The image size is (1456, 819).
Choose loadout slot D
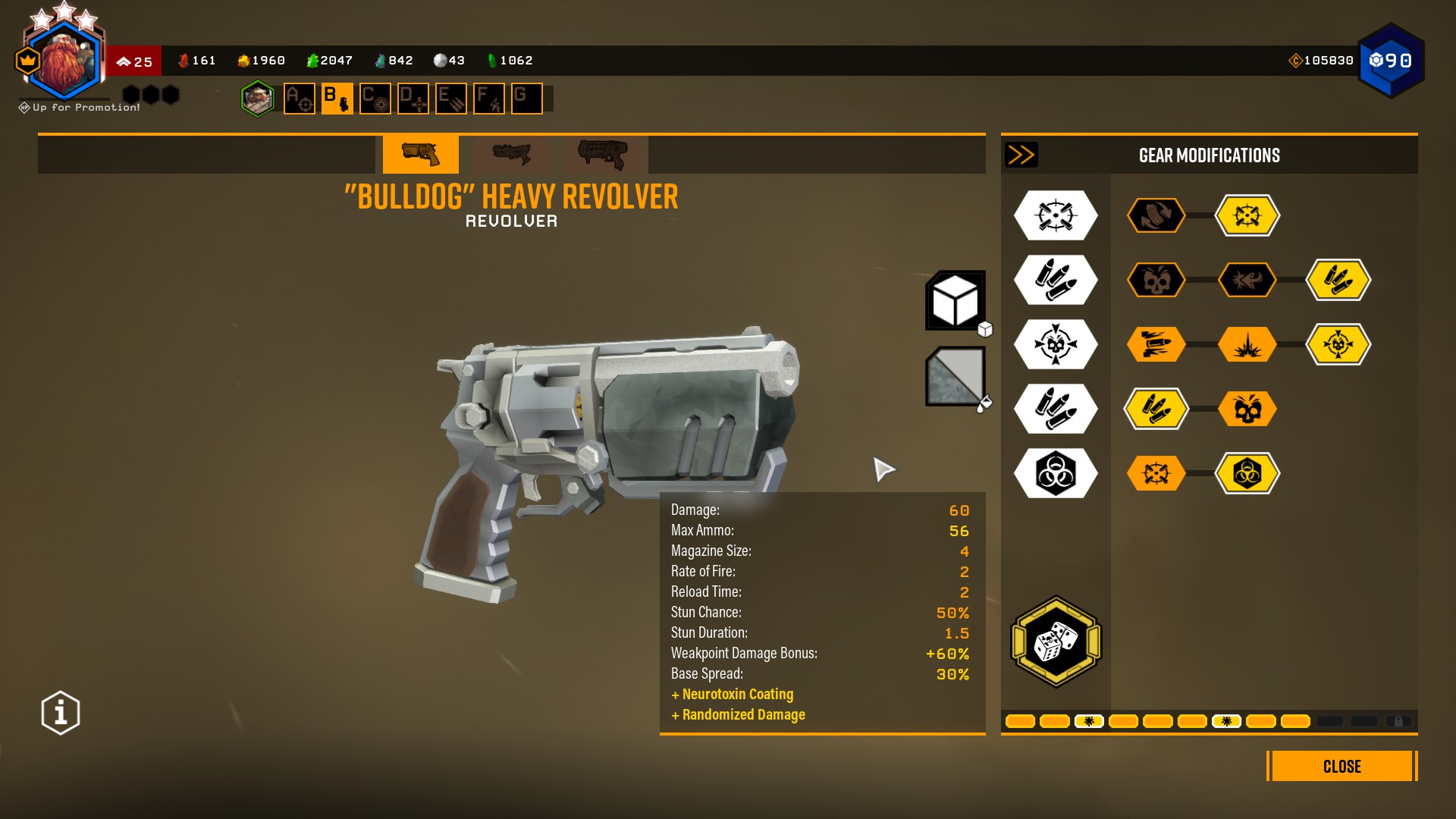(413, 99)
